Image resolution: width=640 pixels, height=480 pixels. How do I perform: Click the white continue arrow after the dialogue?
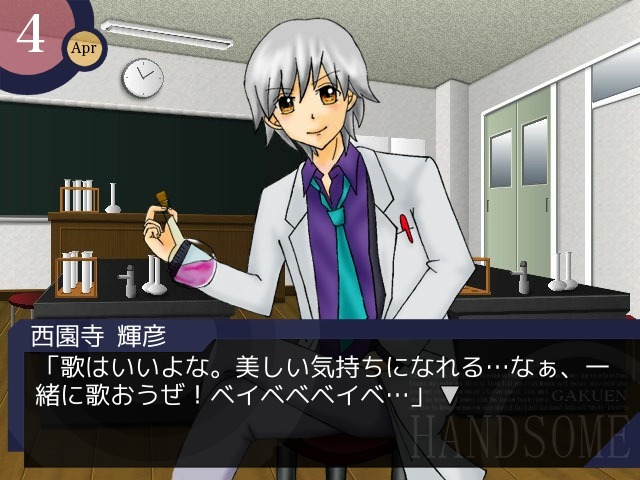coord(449,398)
